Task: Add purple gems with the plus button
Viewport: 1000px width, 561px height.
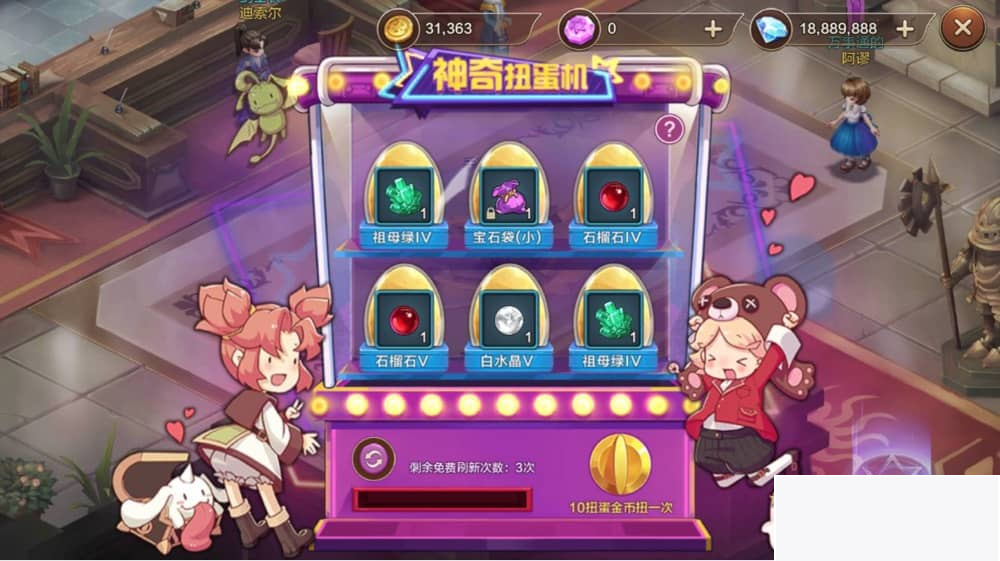Action: tap(713, 29)
